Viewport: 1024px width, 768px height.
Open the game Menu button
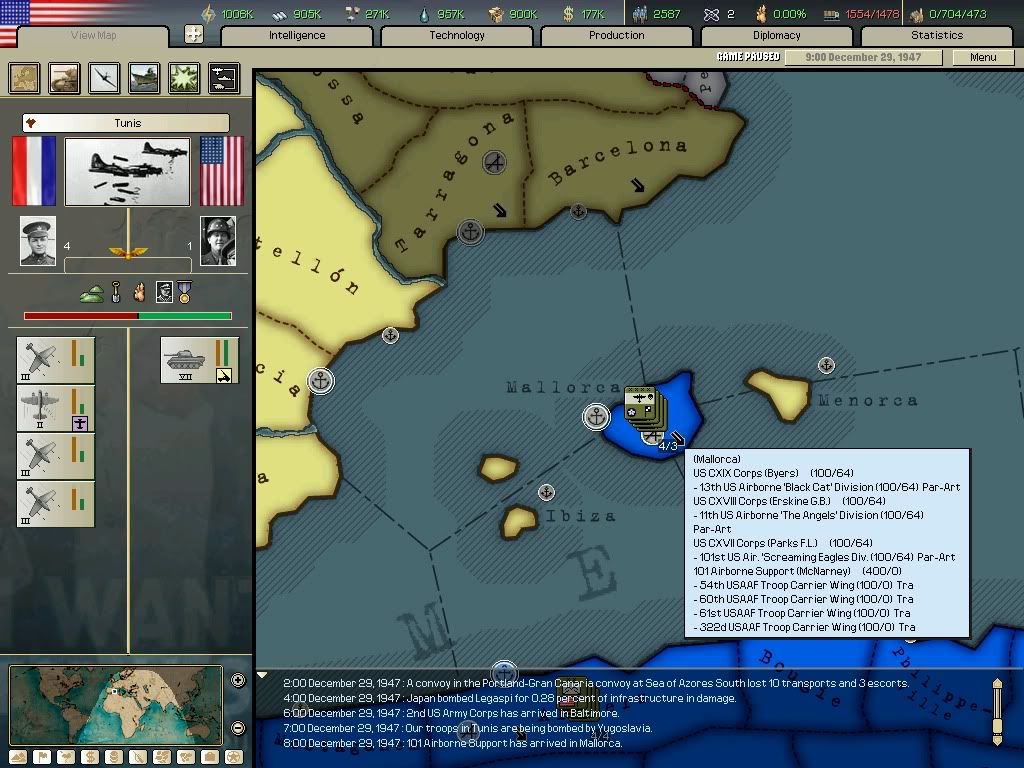[983, 57]
